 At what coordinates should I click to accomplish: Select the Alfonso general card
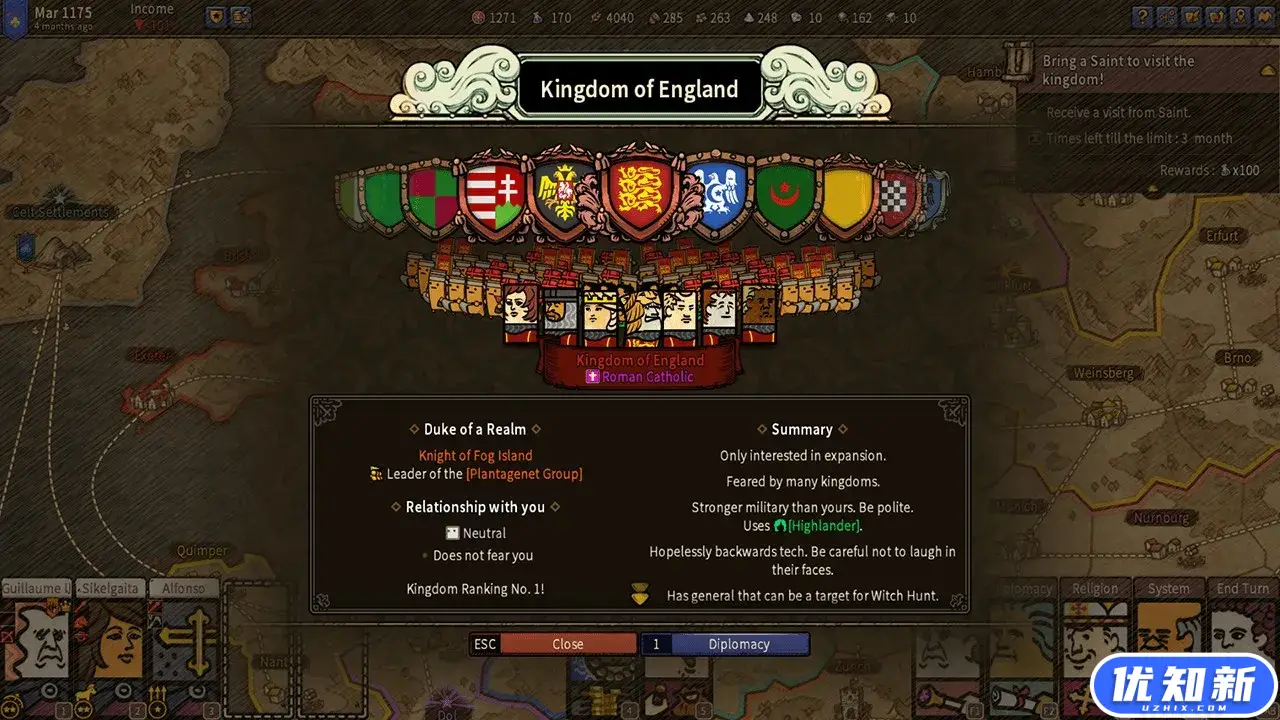(184, 638)
